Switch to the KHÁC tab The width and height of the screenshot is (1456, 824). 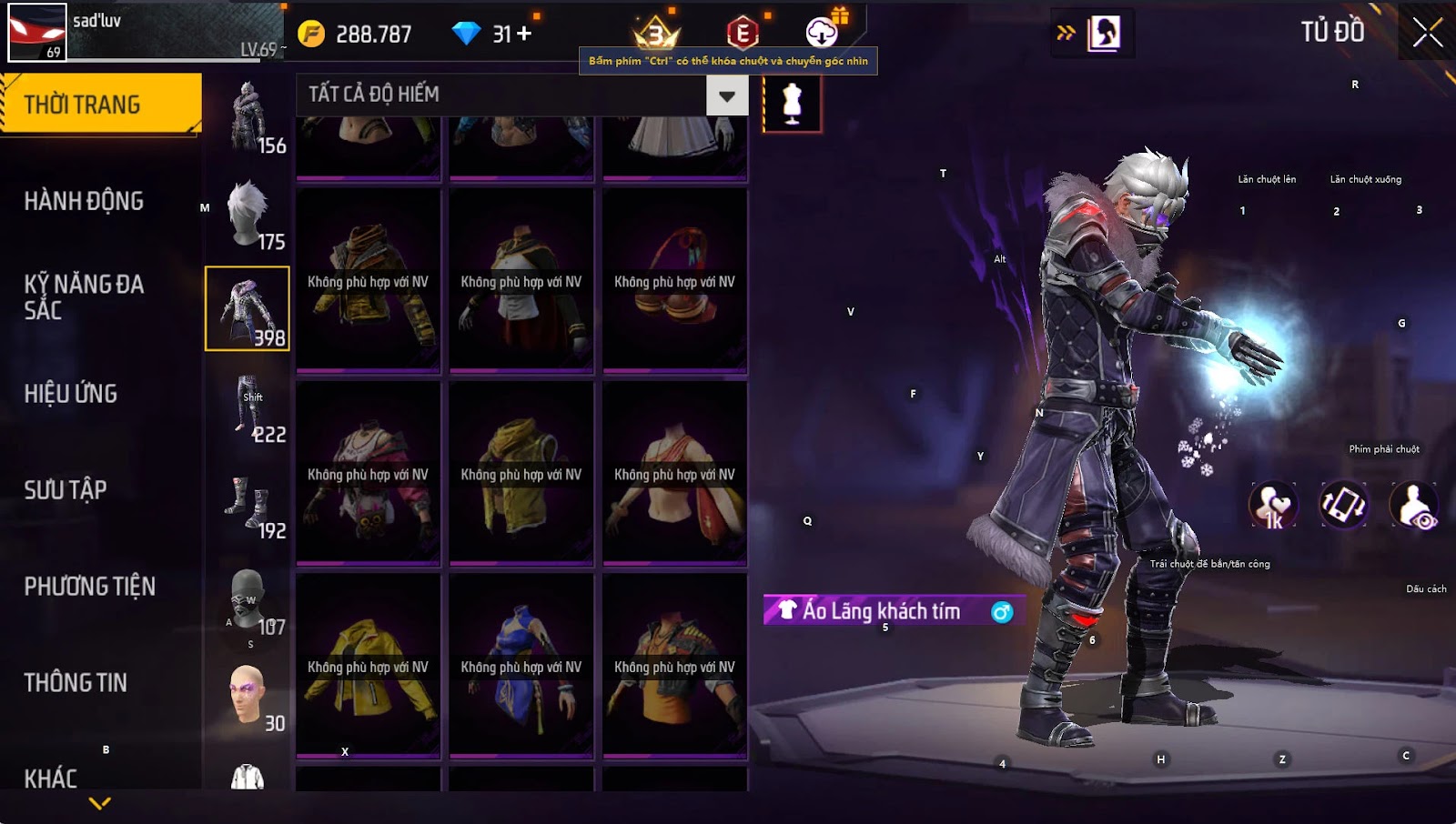tap(51, 779)
